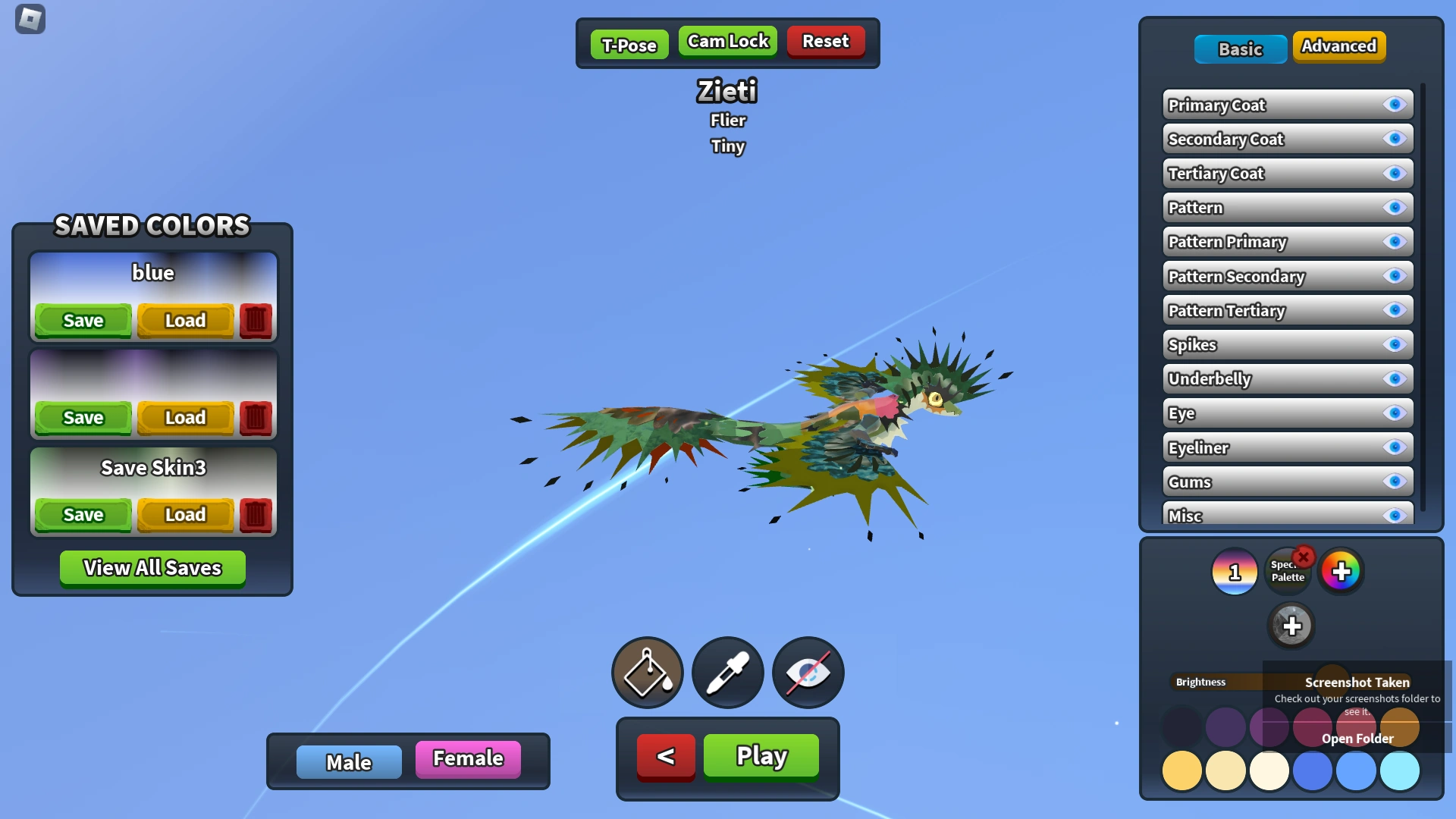Click the rainbow plus icon to add palette
Viewport: 1456px width, 819px height.
click(1341, 571)
